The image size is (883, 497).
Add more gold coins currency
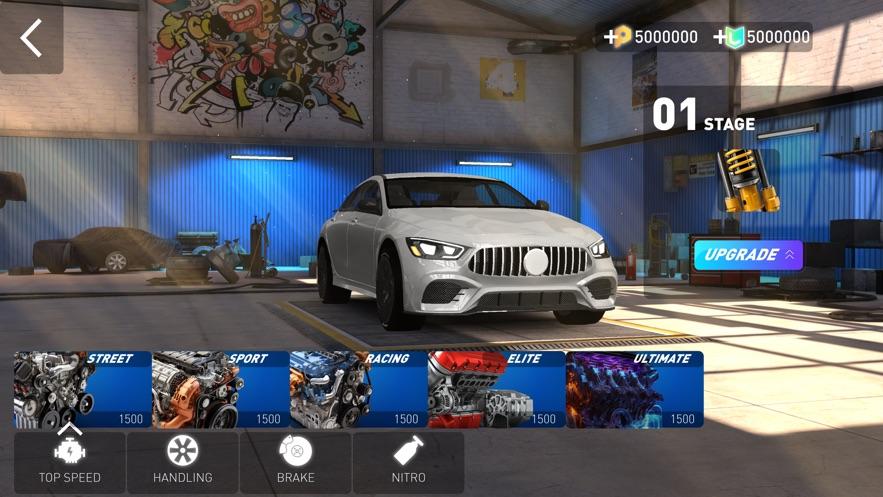[612, 38]
